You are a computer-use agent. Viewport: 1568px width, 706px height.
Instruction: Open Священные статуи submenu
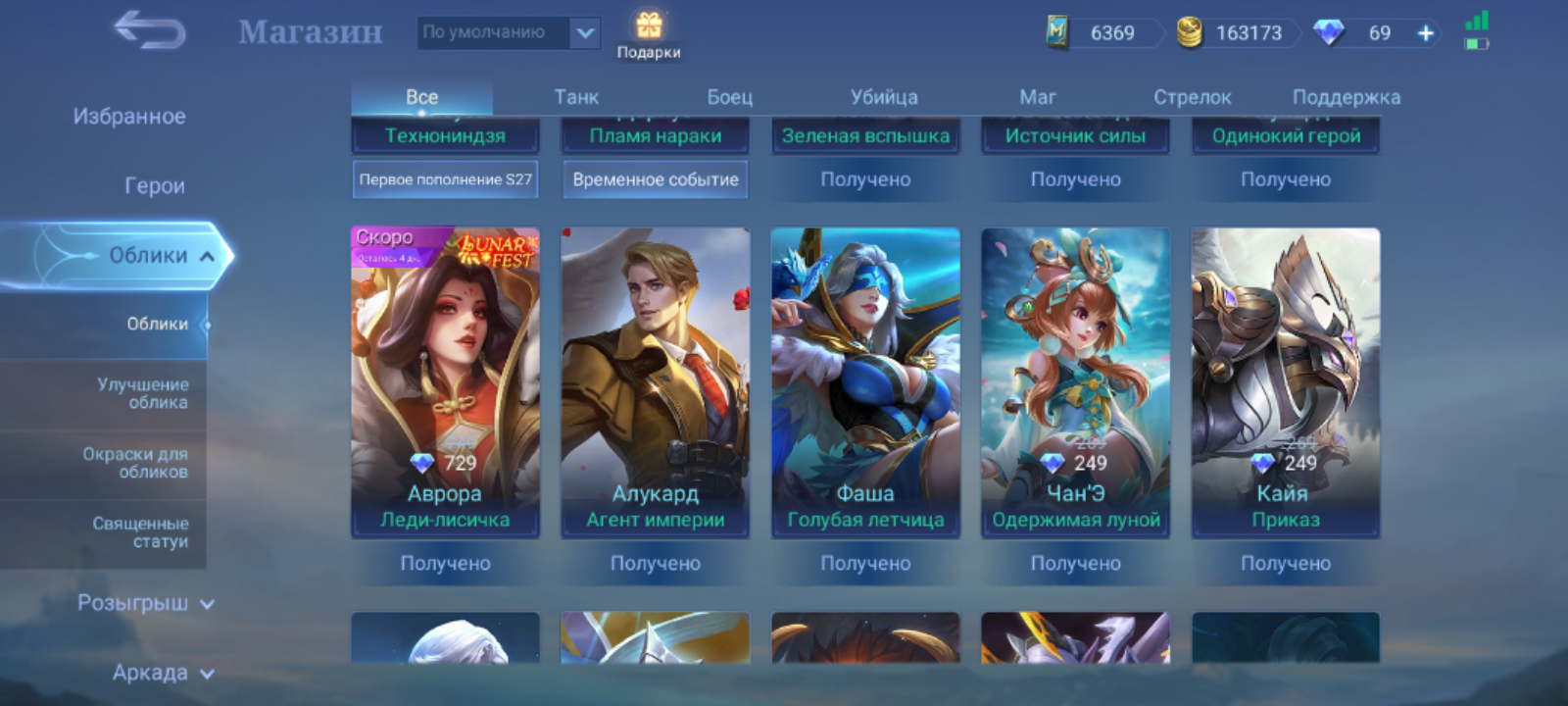pyautogui.click(x=140, y=532)
